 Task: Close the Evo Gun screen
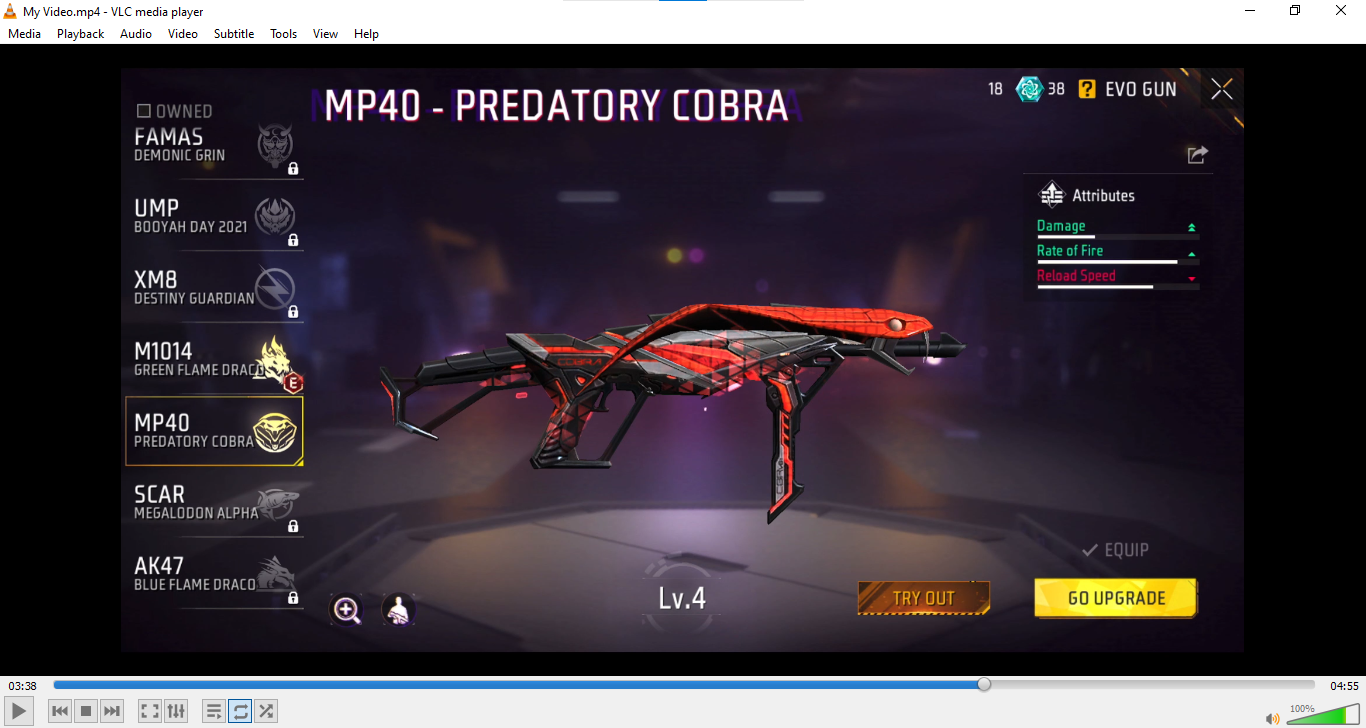pos(1221,89)
